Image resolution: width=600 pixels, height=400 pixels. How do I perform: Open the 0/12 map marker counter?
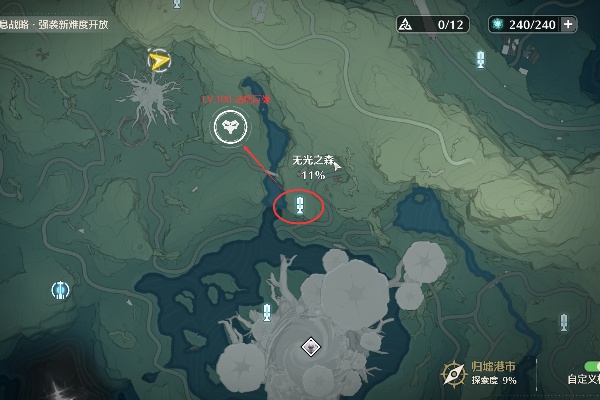click(428, 24)
